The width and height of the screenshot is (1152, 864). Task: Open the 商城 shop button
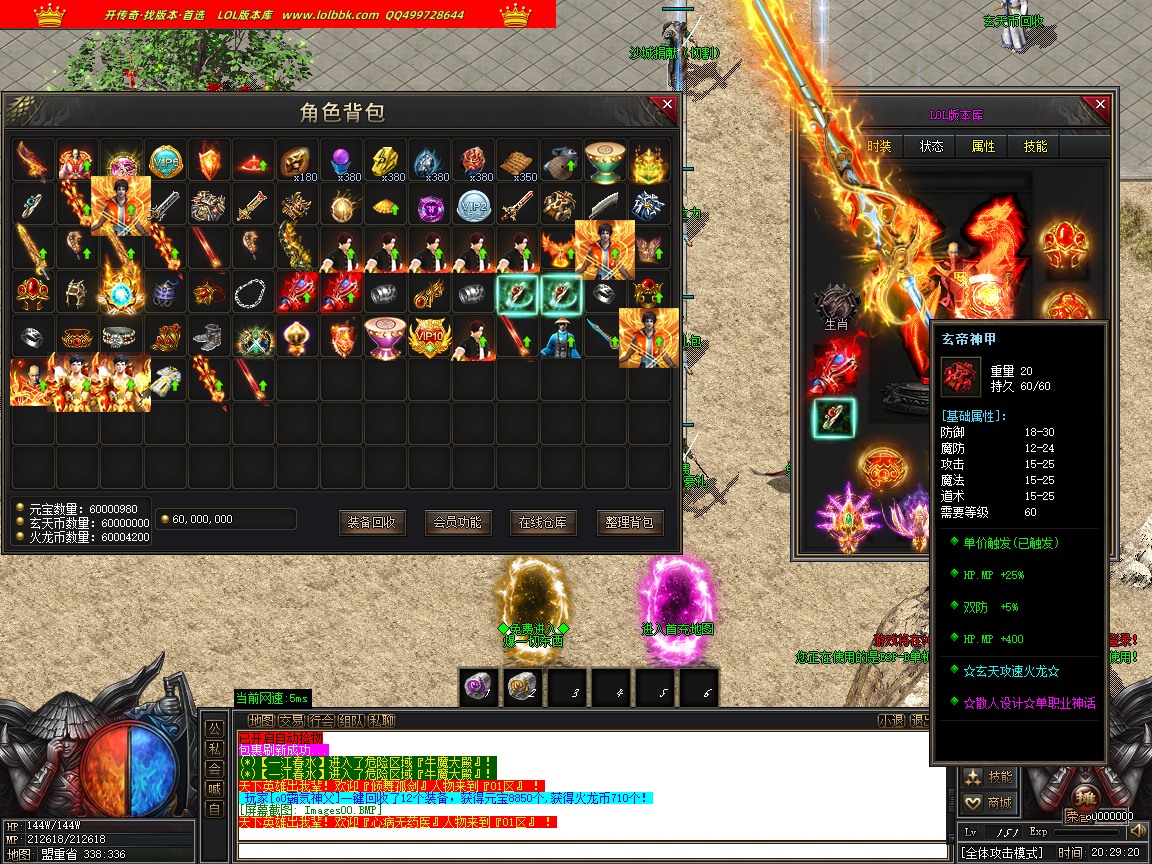click(x=988, y=802)
